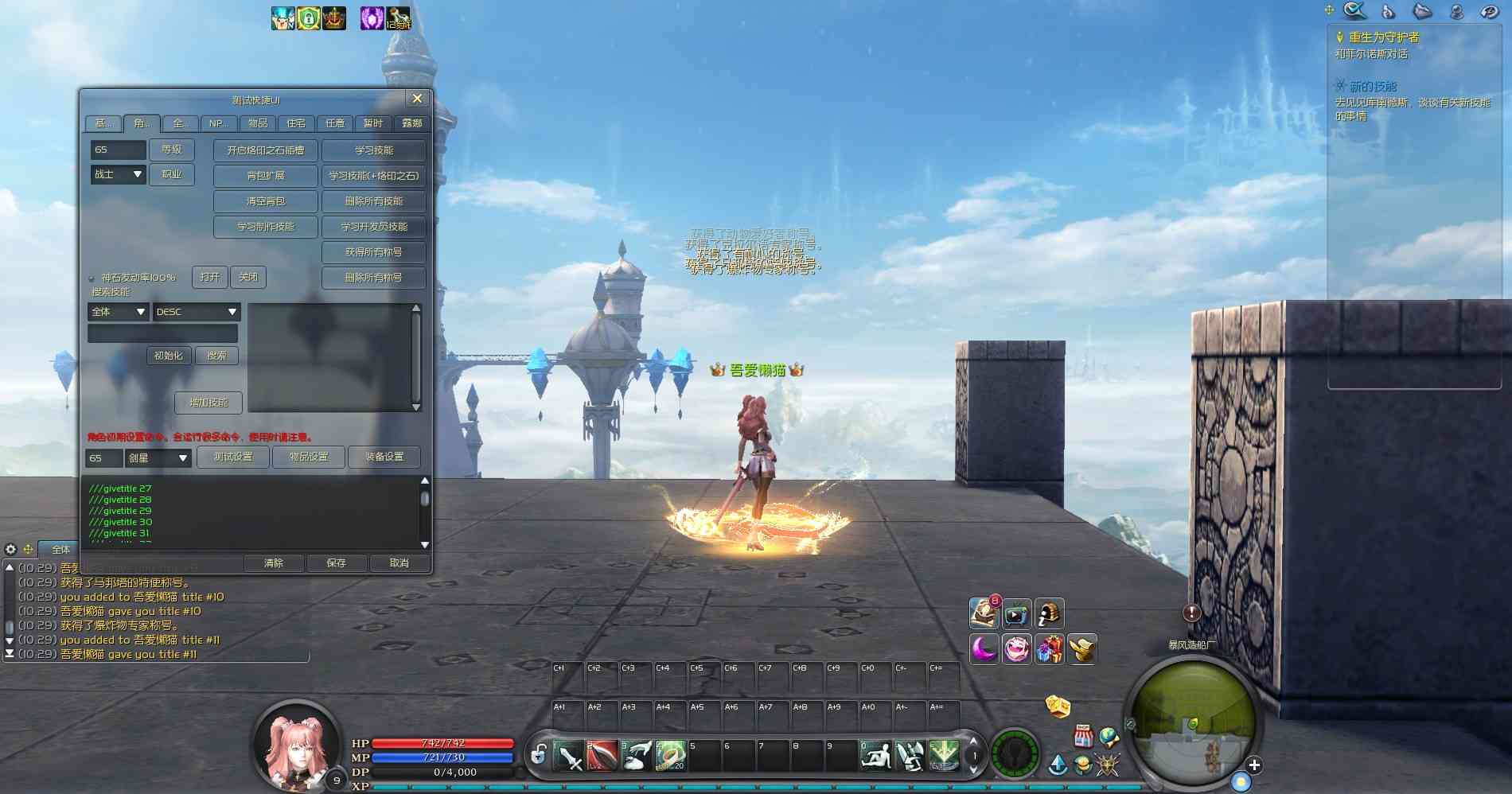1512x794 pixels.
Task: Open the 住宅 tab
Action: [296, 123]
